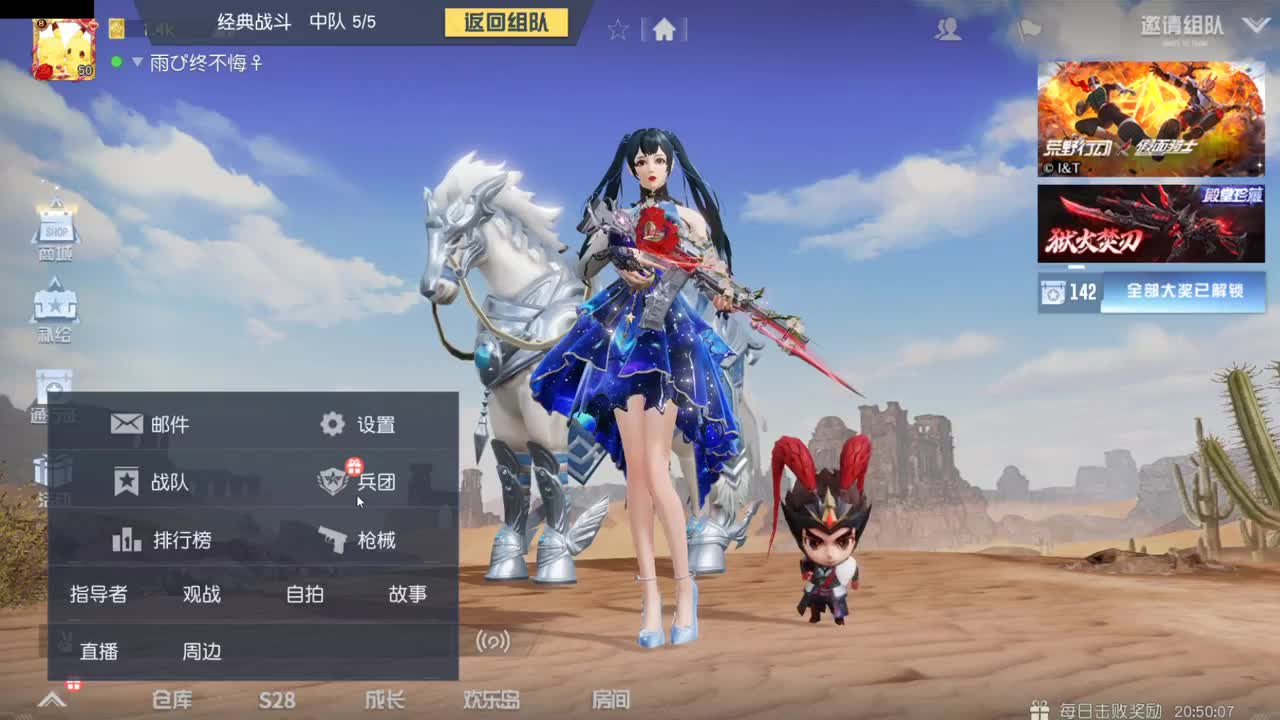
Task: Click the home icon in the top bar
Action: [x=662, y=30]
